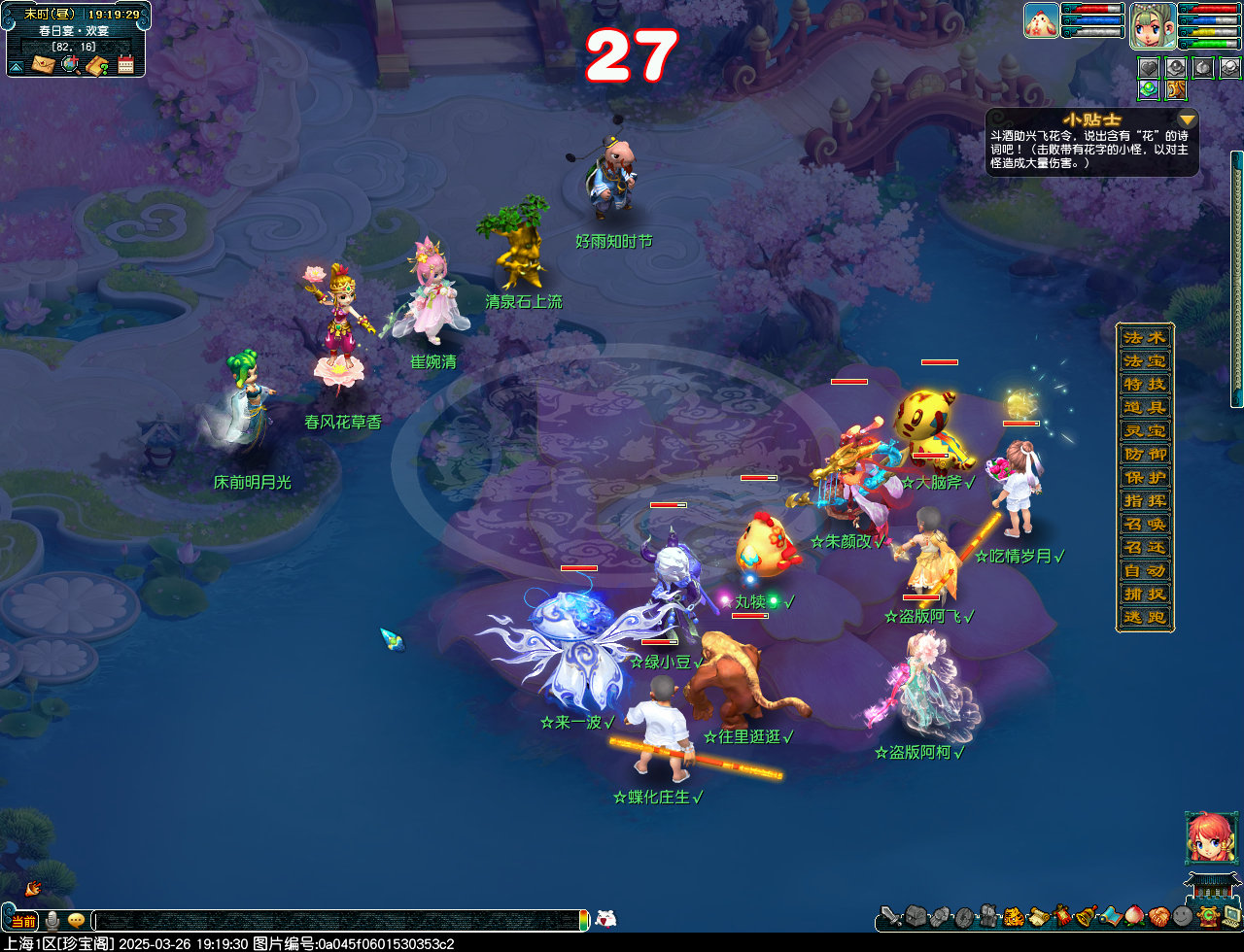Select the 道具 battle command

(x=1144, y=408)
